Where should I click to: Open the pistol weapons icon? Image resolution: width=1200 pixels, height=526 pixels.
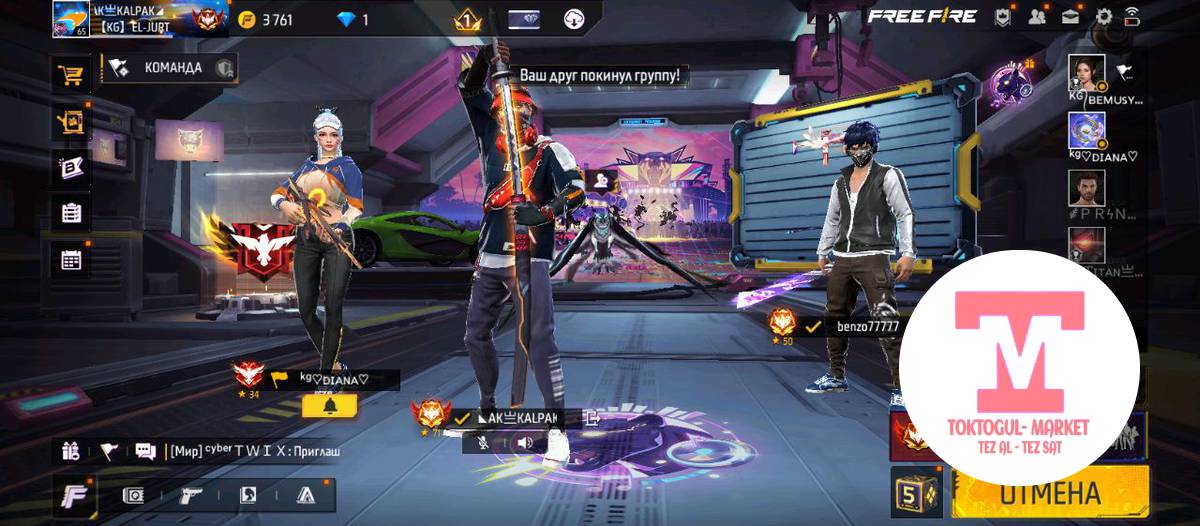pos(190,495)
